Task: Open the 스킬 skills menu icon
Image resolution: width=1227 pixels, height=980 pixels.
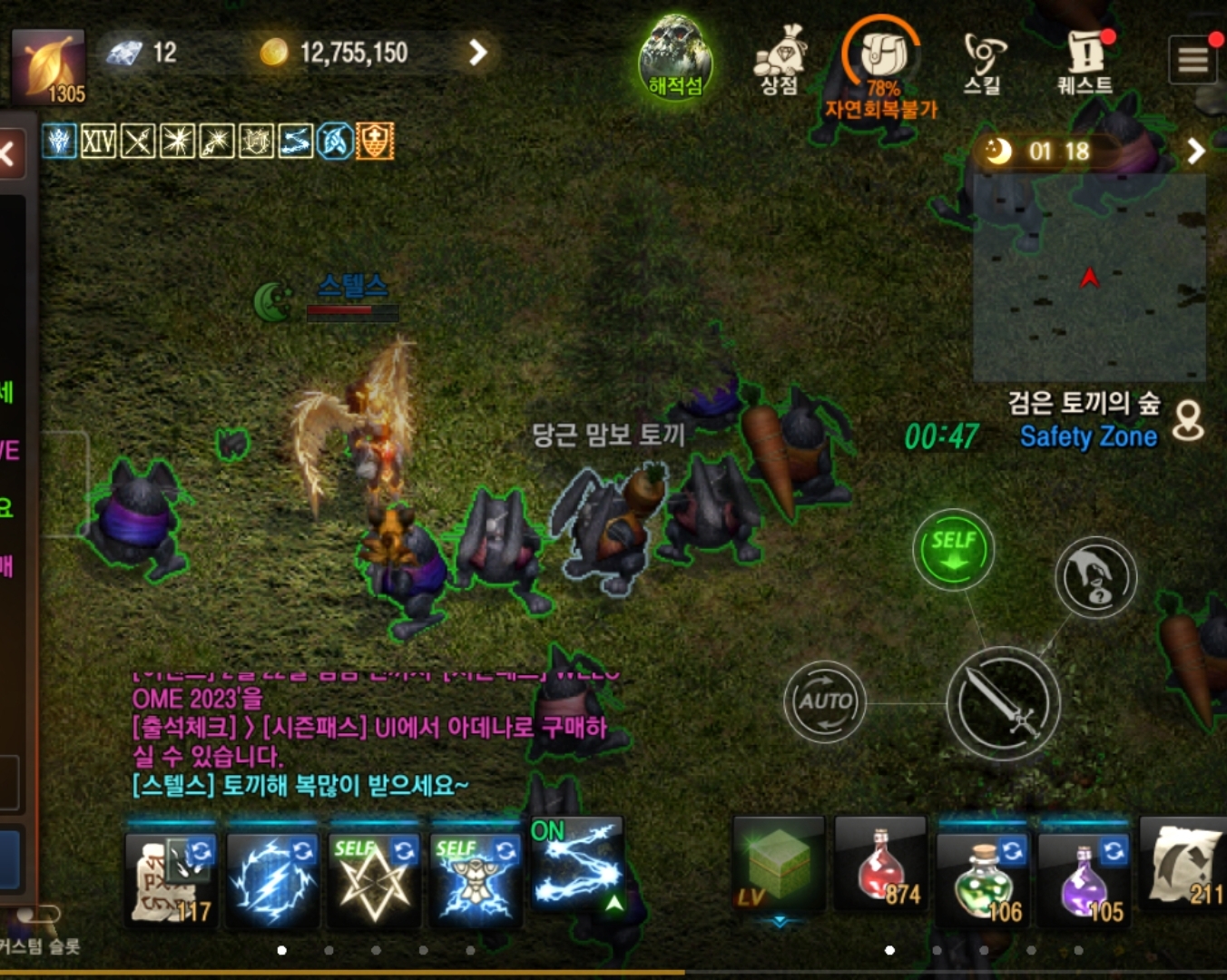Action: (982, 54)
